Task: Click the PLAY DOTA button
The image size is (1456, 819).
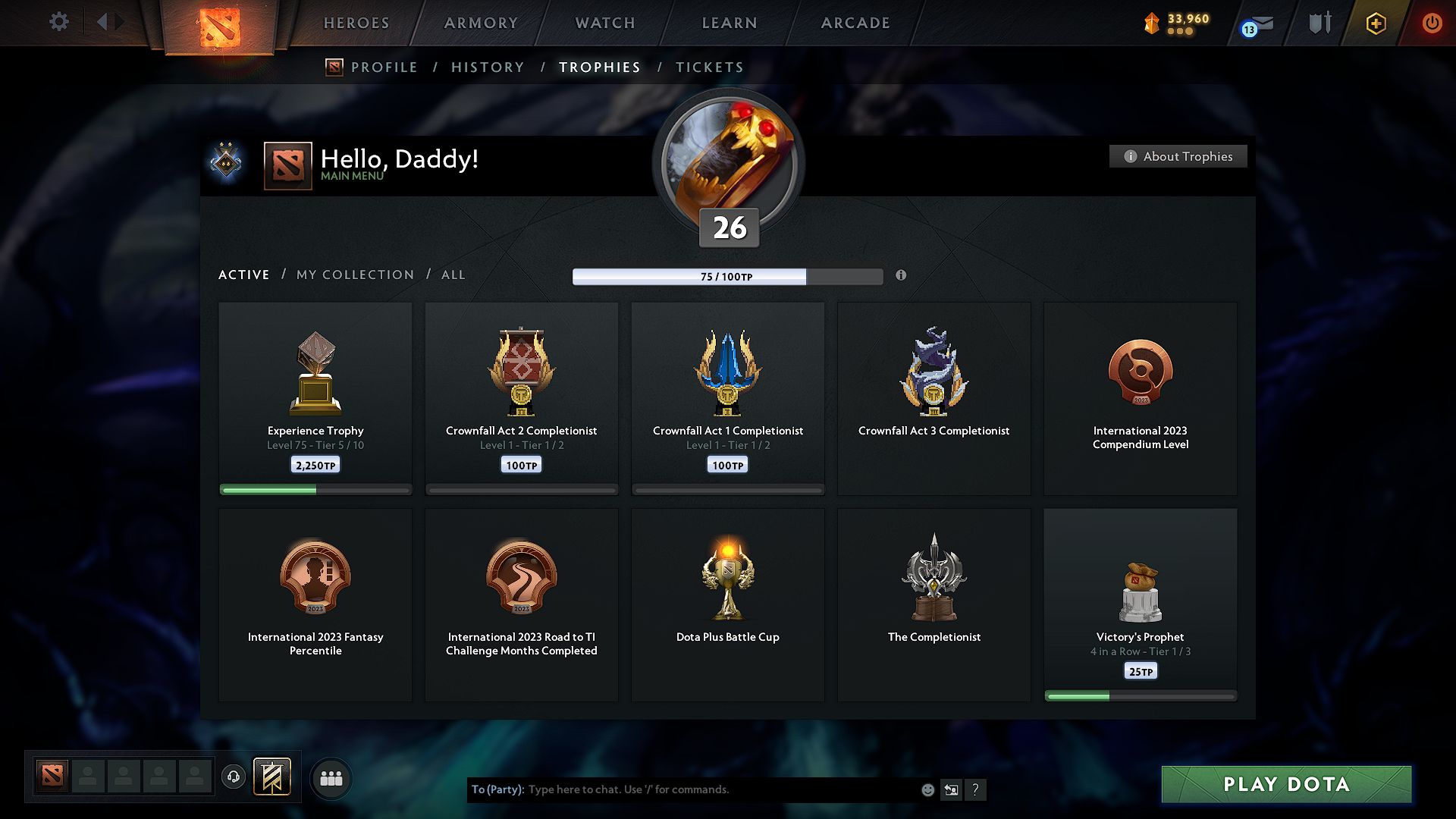Action: (1285, 784)
